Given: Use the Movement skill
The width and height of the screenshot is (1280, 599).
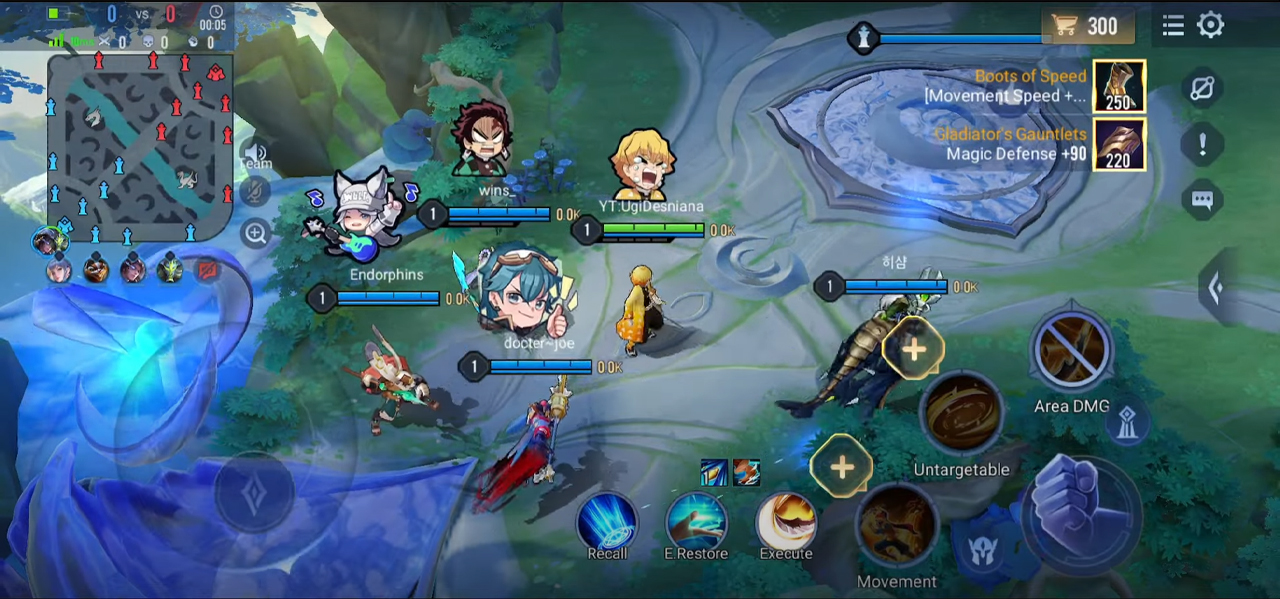Looking at the screenshot, I should (897, 526).
